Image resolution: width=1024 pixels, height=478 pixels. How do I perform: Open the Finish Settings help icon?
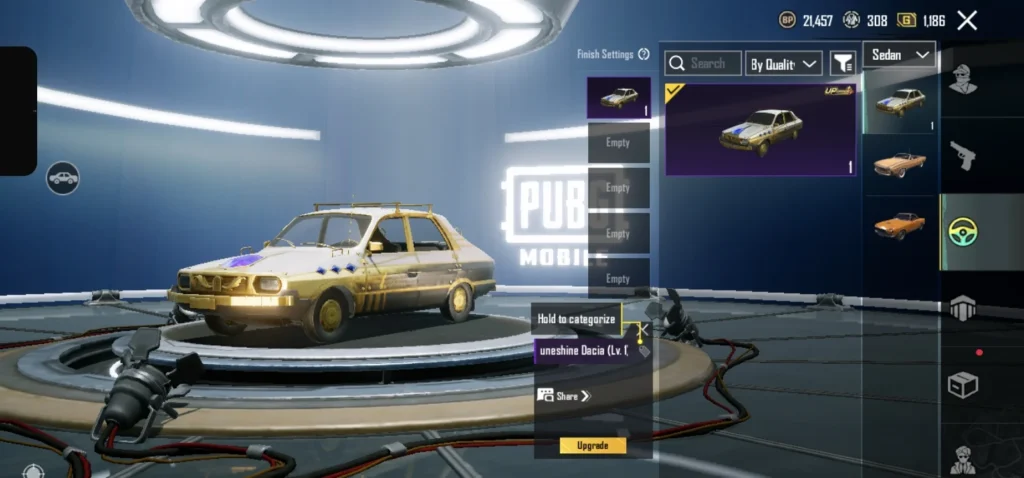tap(645, 55)
